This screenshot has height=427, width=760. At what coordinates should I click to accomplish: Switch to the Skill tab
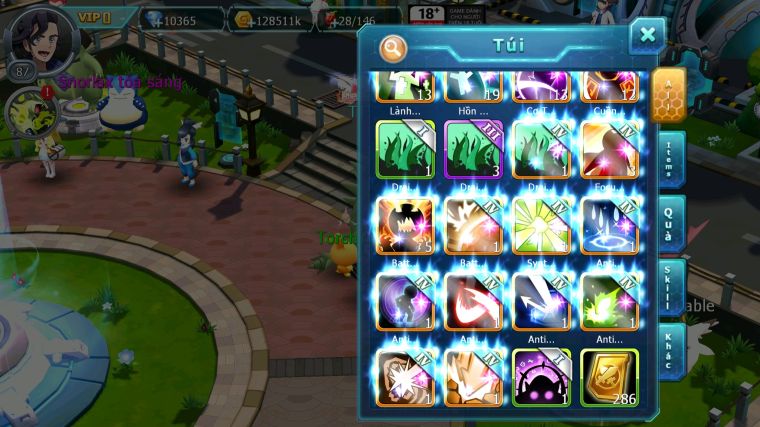tap(671, 285)
